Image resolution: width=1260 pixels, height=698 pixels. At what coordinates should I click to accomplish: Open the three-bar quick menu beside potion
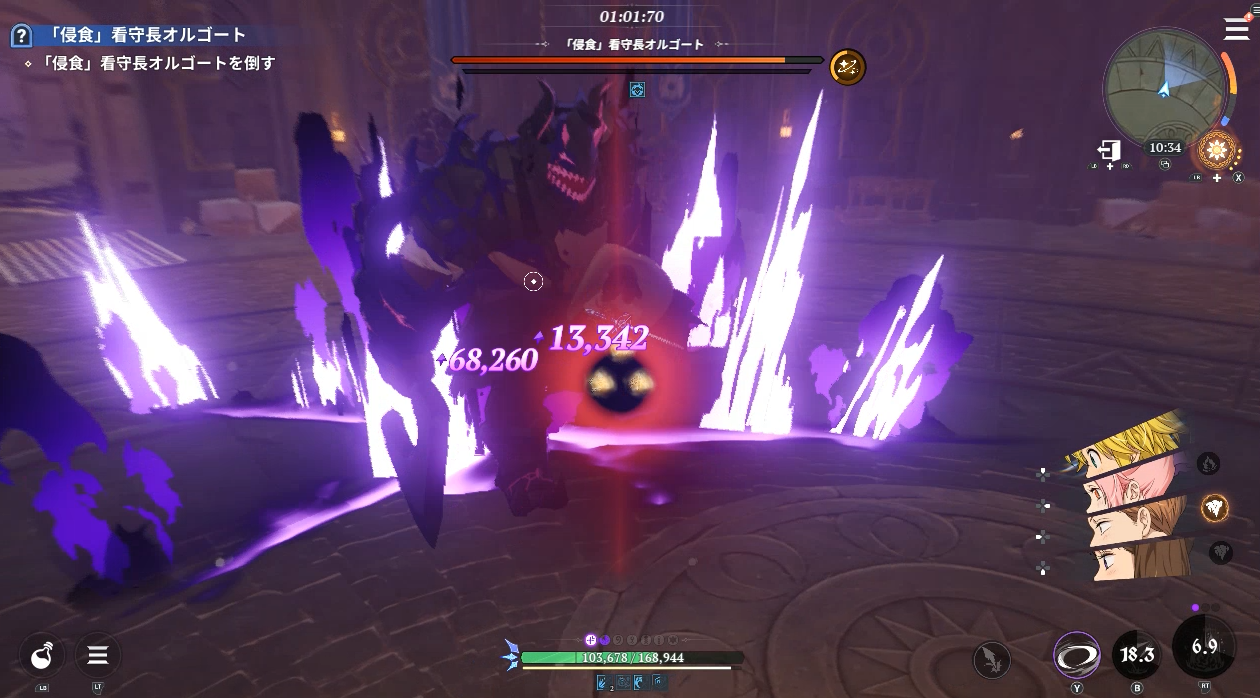coord(98,656)
